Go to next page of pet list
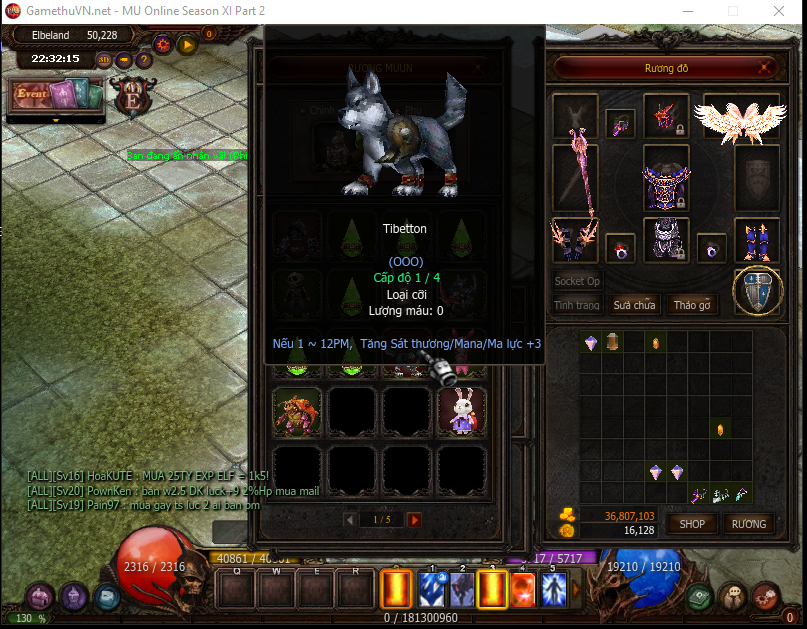This screenshot has width=807, height=629. (414, 519)
